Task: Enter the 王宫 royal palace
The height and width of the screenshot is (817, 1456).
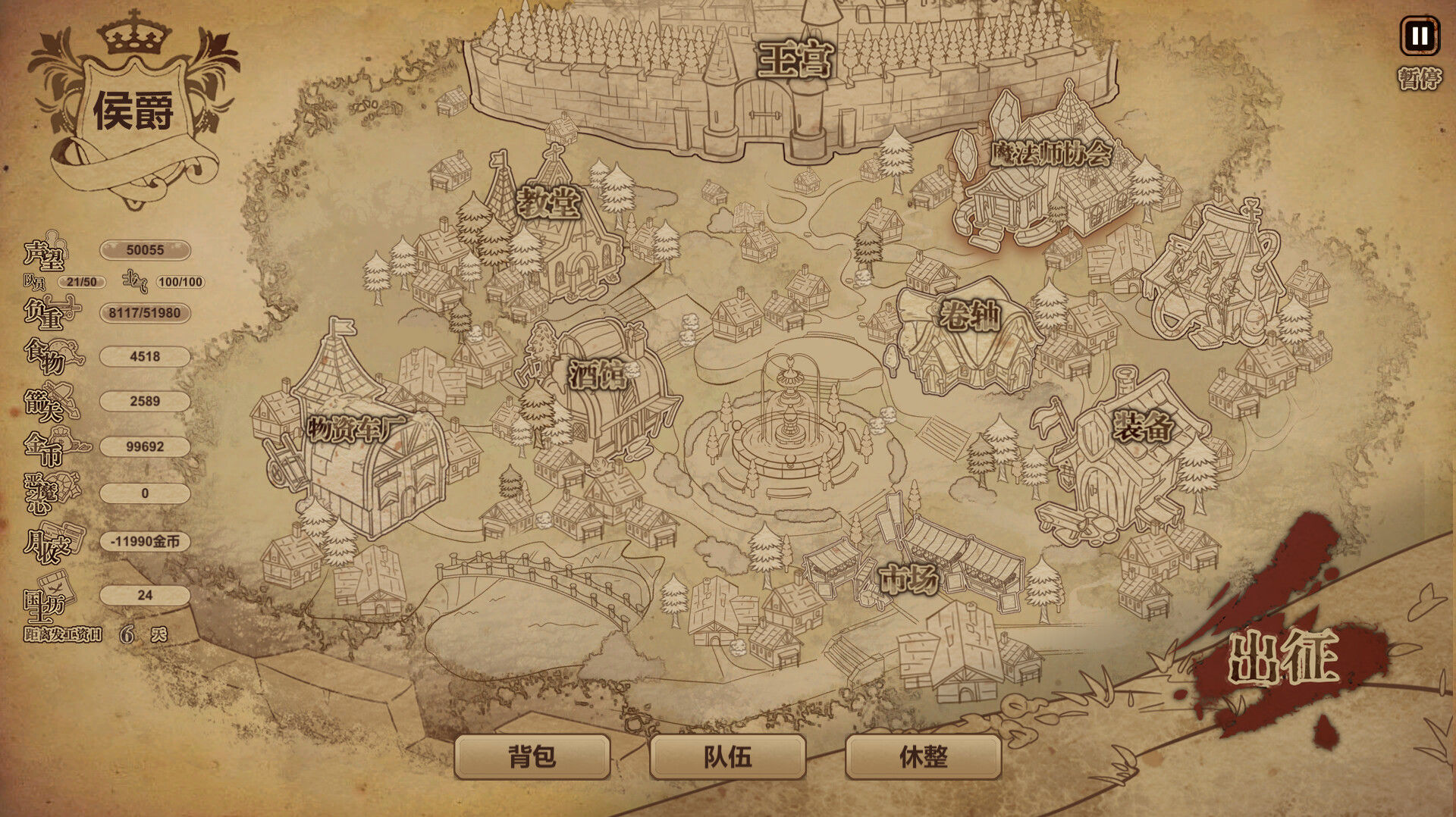Action: (x=795, y=61)
